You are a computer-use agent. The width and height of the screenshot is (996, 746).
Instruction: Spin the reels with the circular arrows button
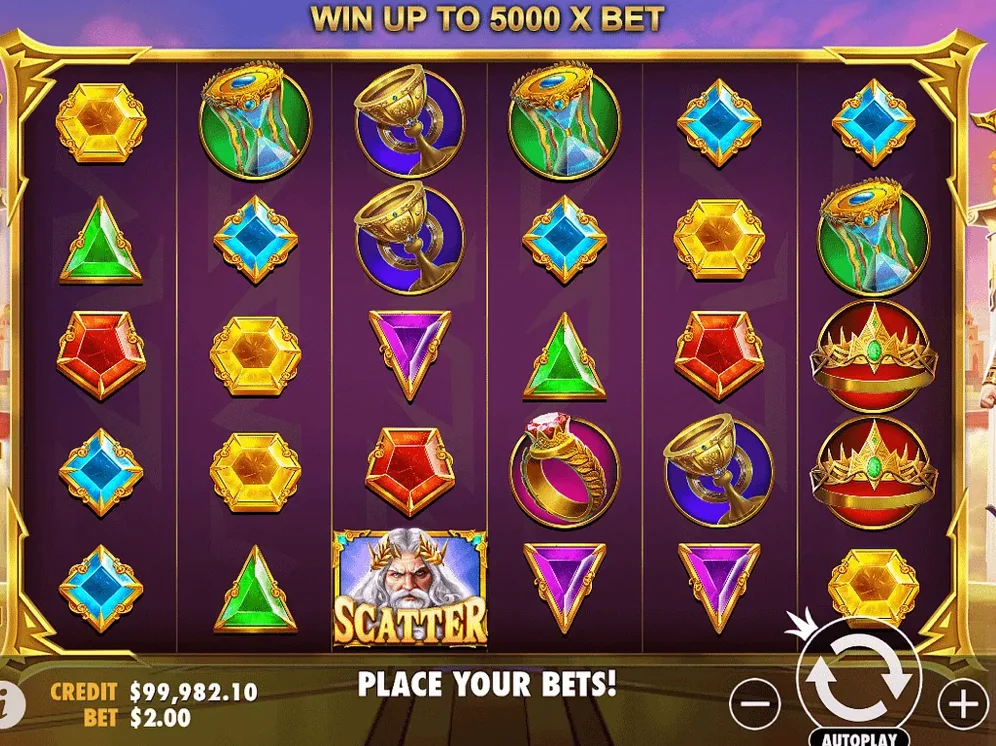point(859,675)
